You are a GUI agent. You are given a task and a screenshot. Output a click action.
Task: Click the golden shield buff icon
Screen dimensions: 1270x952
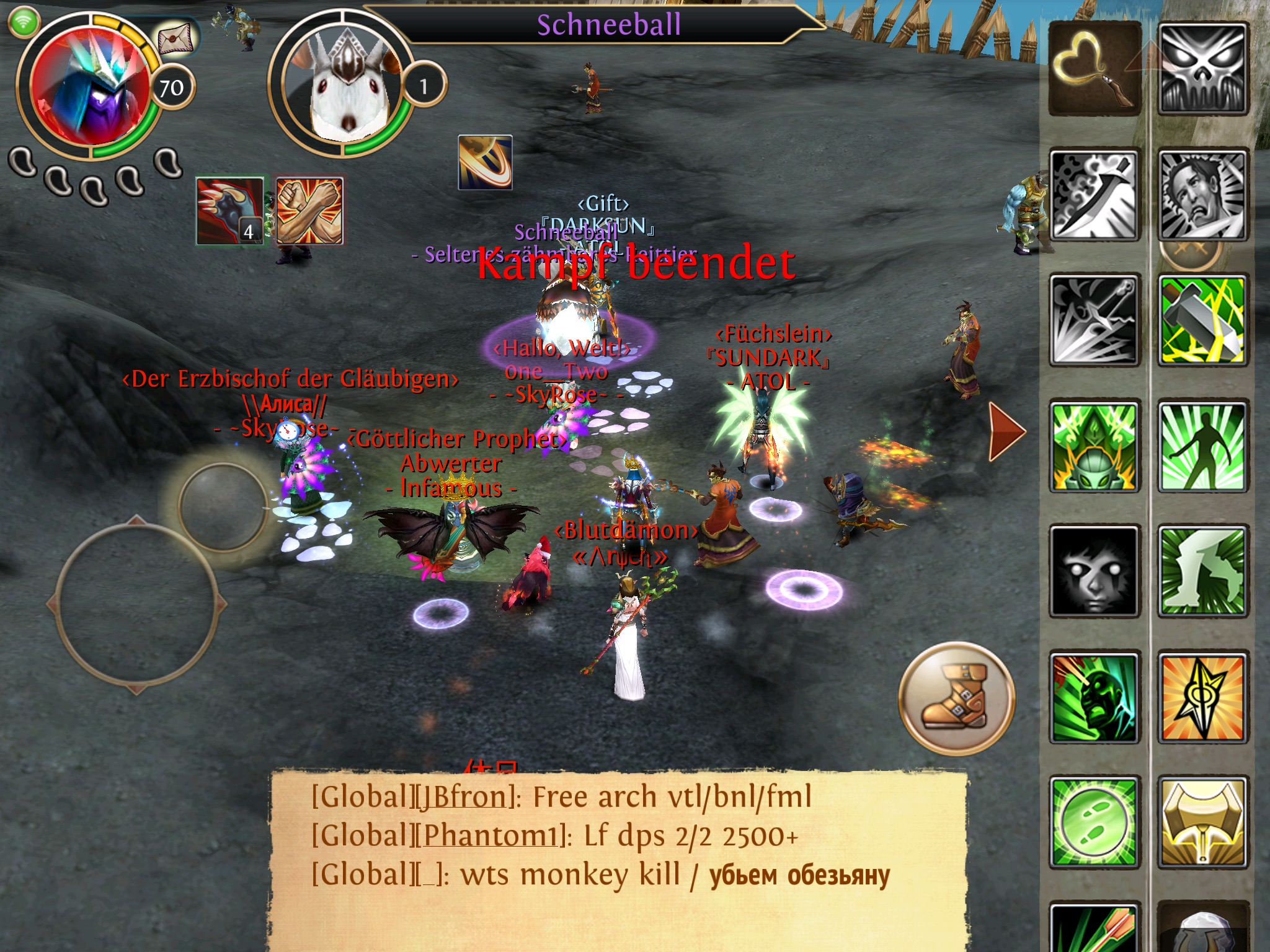[485, 162]
